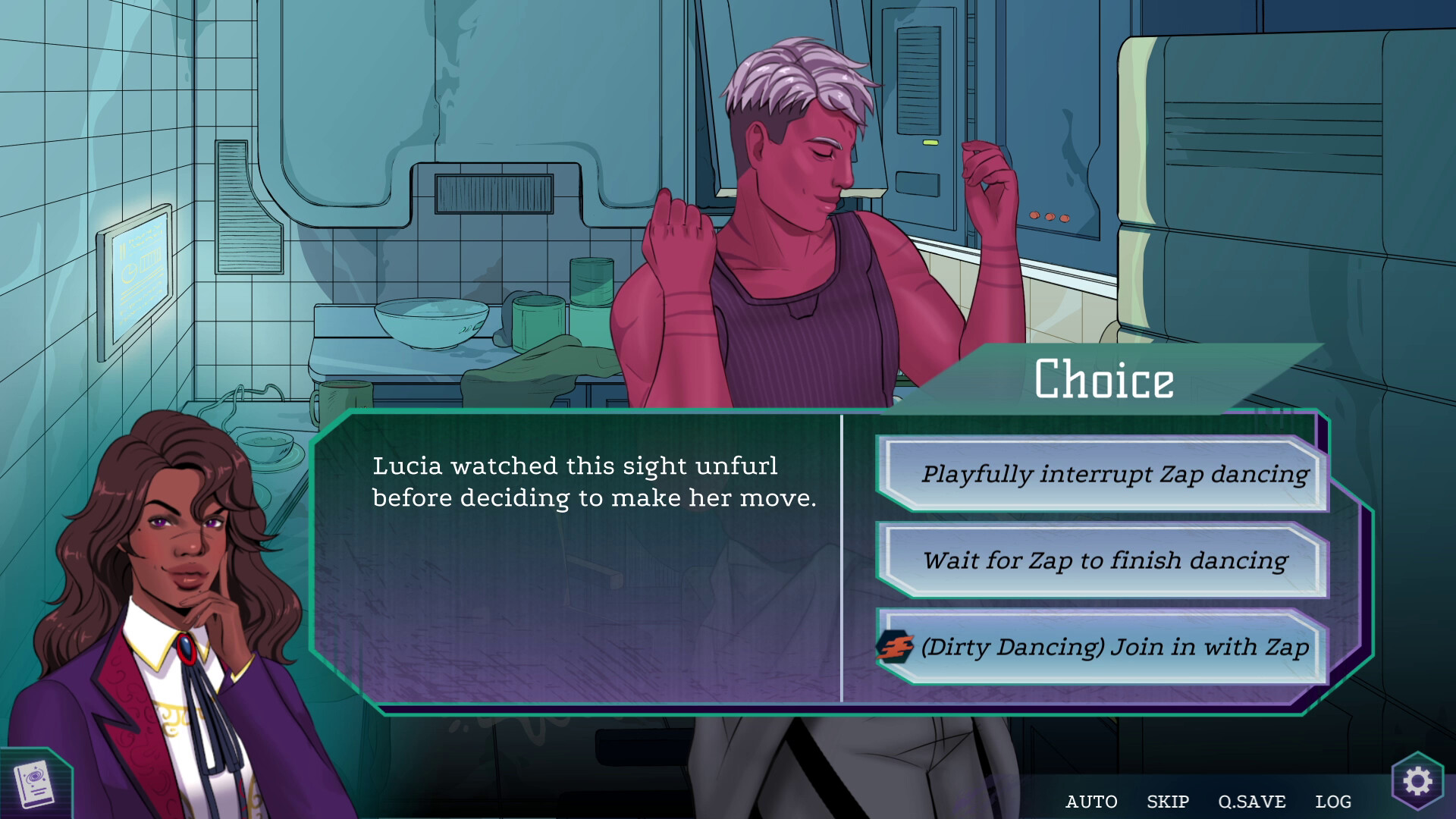
Task: Select the orange hexagonal skill badge
Action: (895, 646)
